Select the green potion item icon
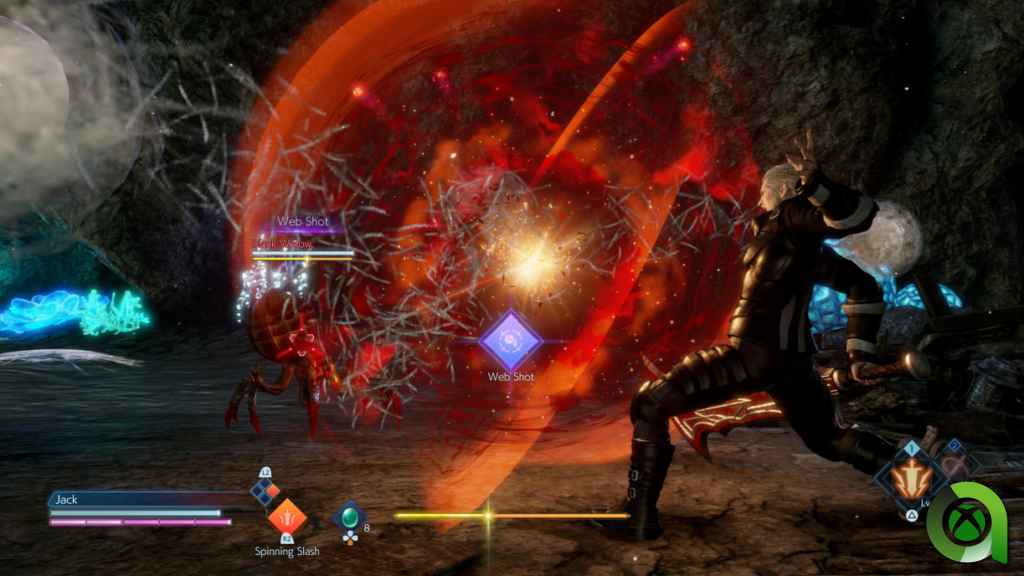 coord(350,516)
